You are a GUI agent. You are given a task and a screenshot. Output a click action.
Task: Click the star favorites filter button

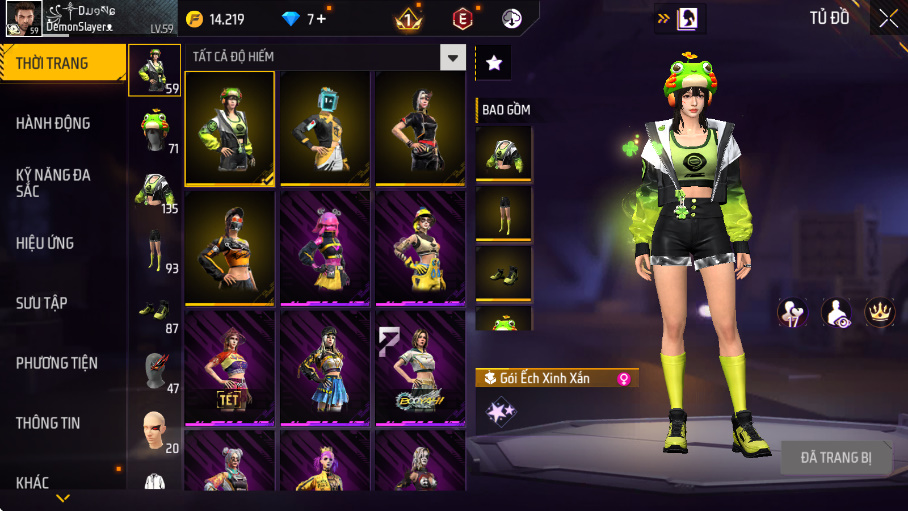494,62
